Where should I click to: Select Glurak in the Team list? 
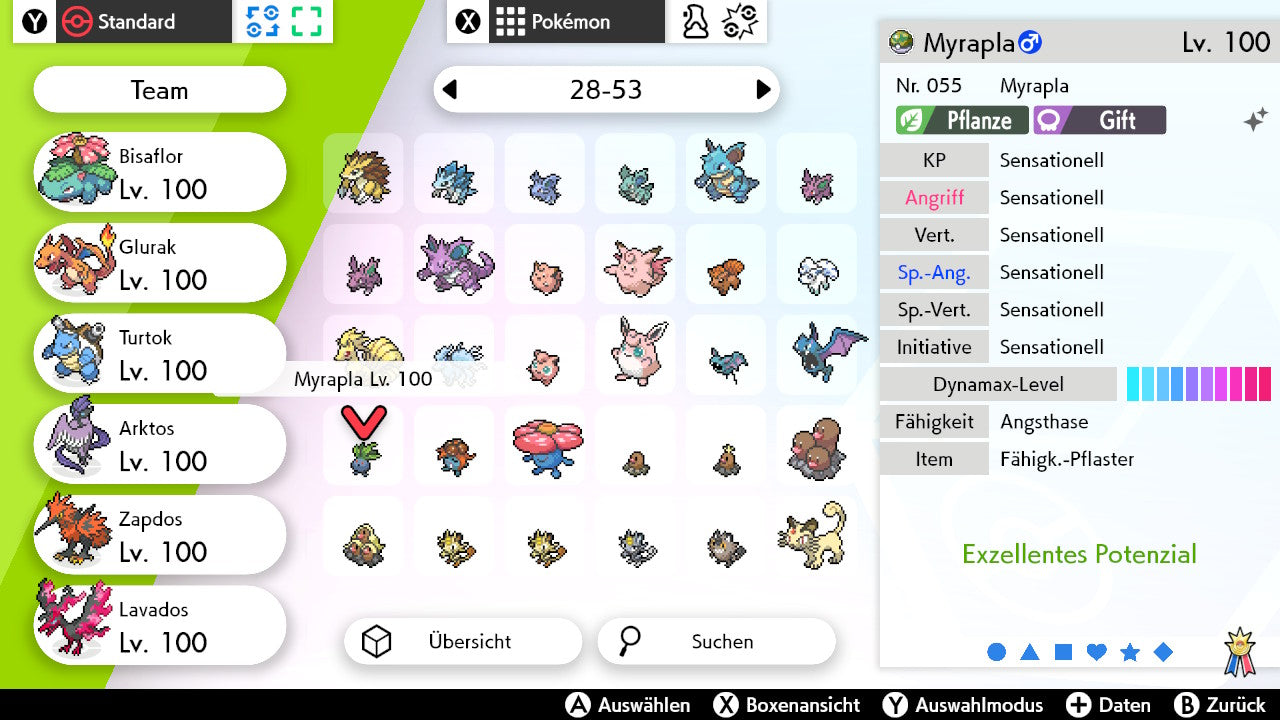[159, 262]
